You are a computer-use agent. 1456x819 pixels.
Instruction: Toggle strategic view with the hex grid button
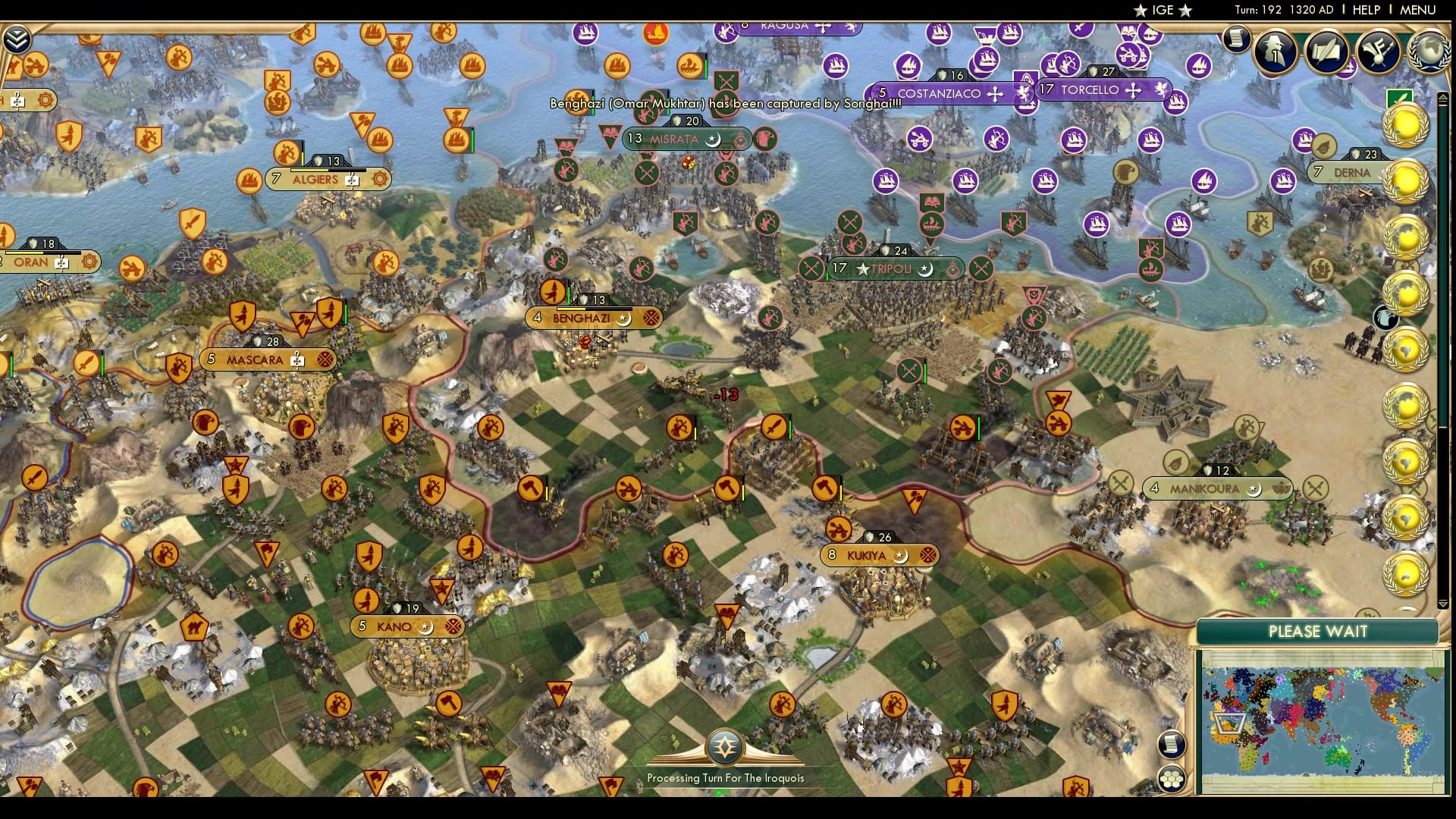point(1172,778)
